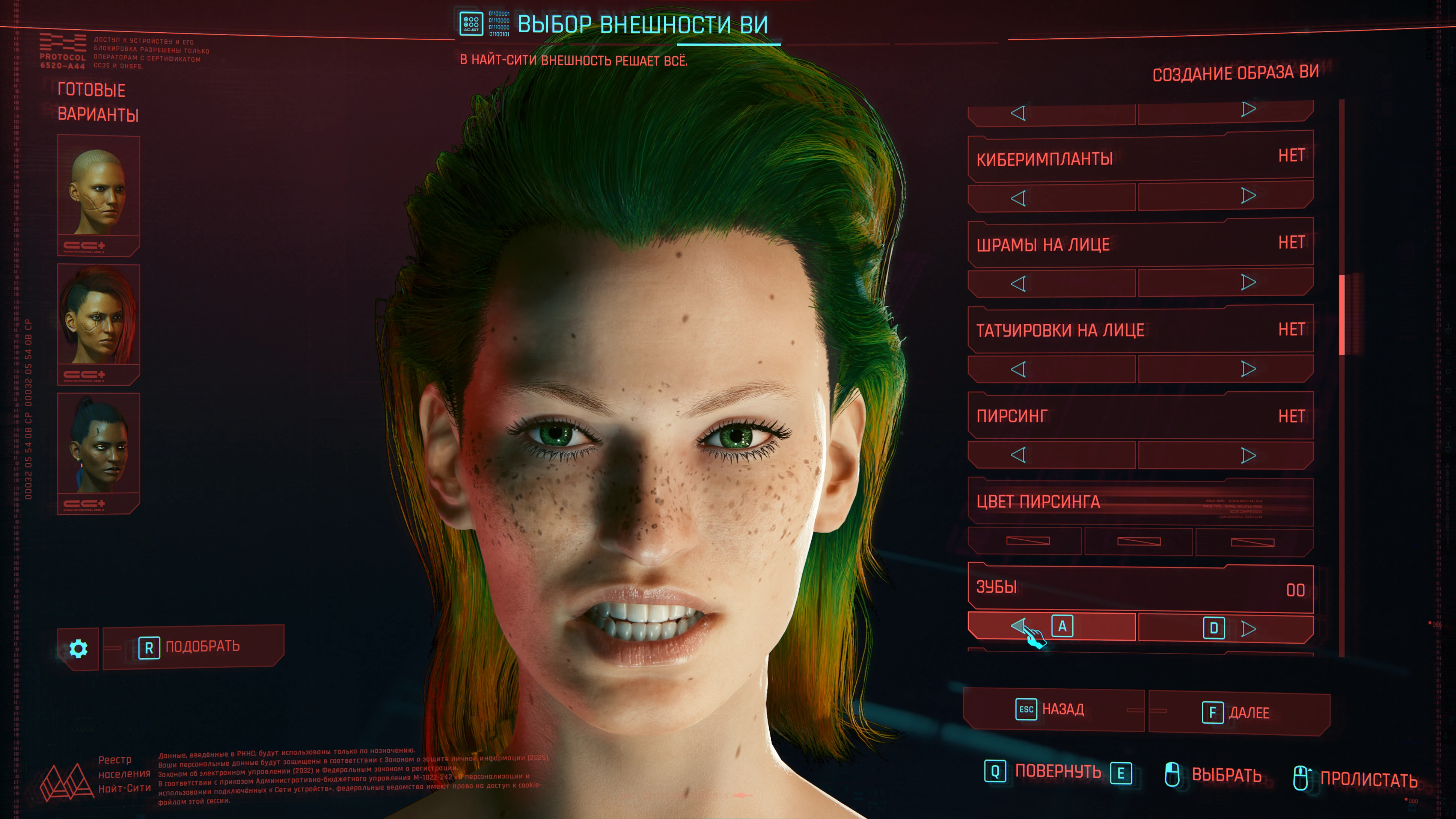
Task: Next Татуировки на лице option arrow
Action: point(1248,369)
